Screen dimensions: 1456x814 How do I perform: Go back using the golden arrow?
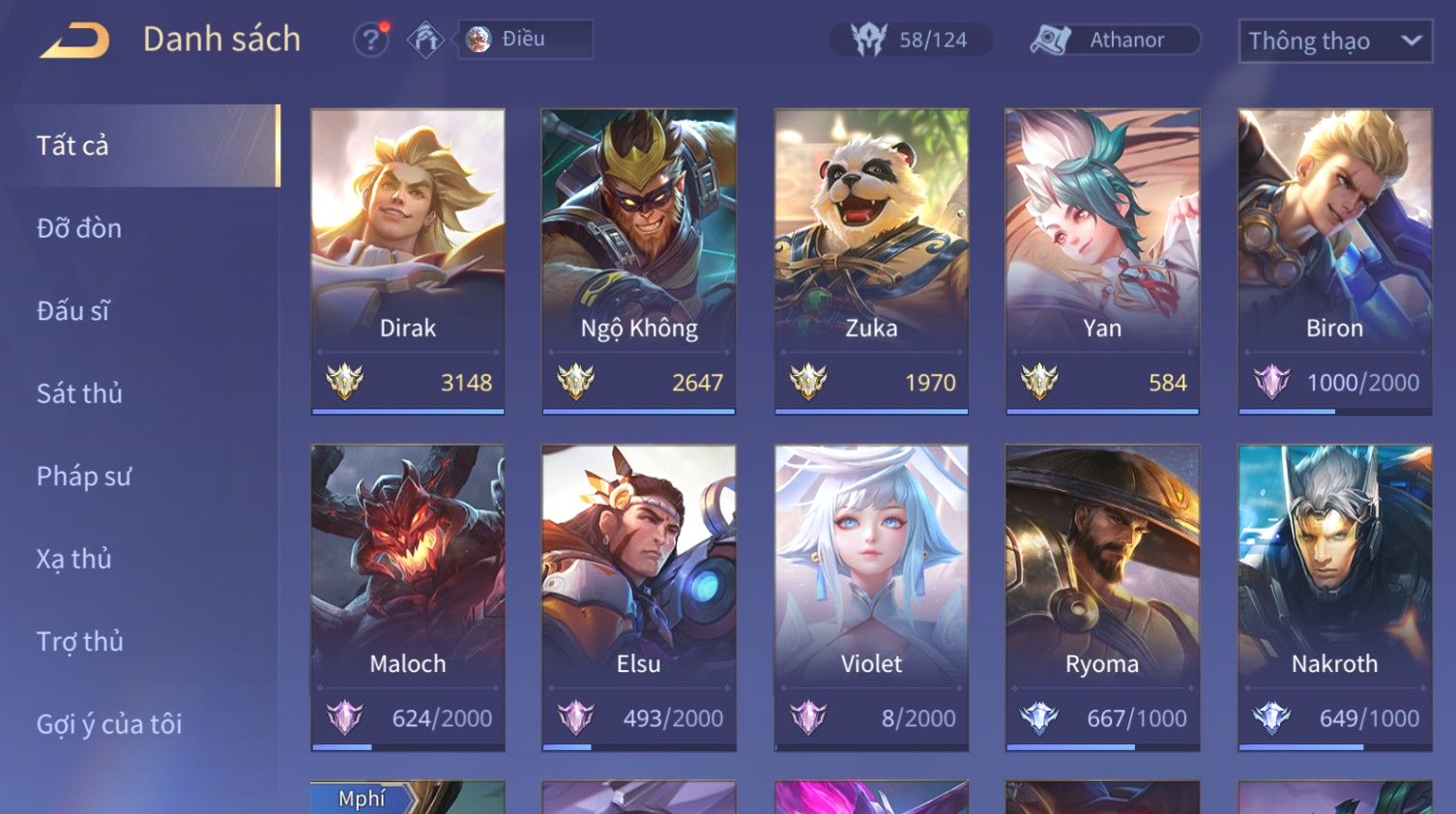(73, 41)
